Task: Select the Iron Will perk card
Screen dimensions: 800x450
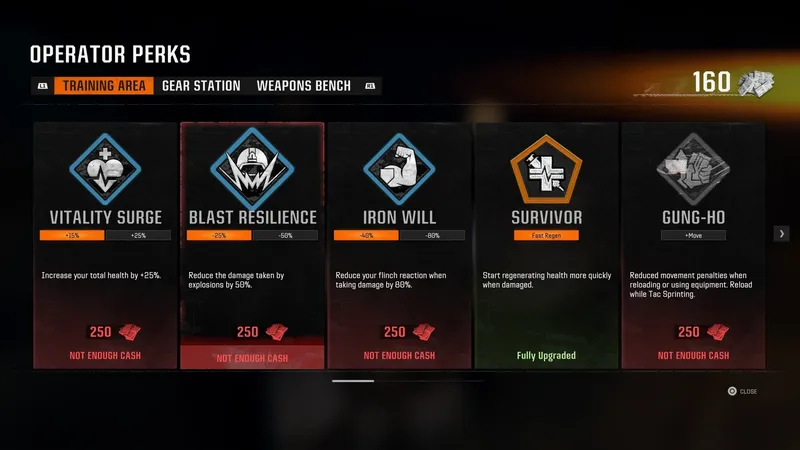Action: tap(399, 245)
